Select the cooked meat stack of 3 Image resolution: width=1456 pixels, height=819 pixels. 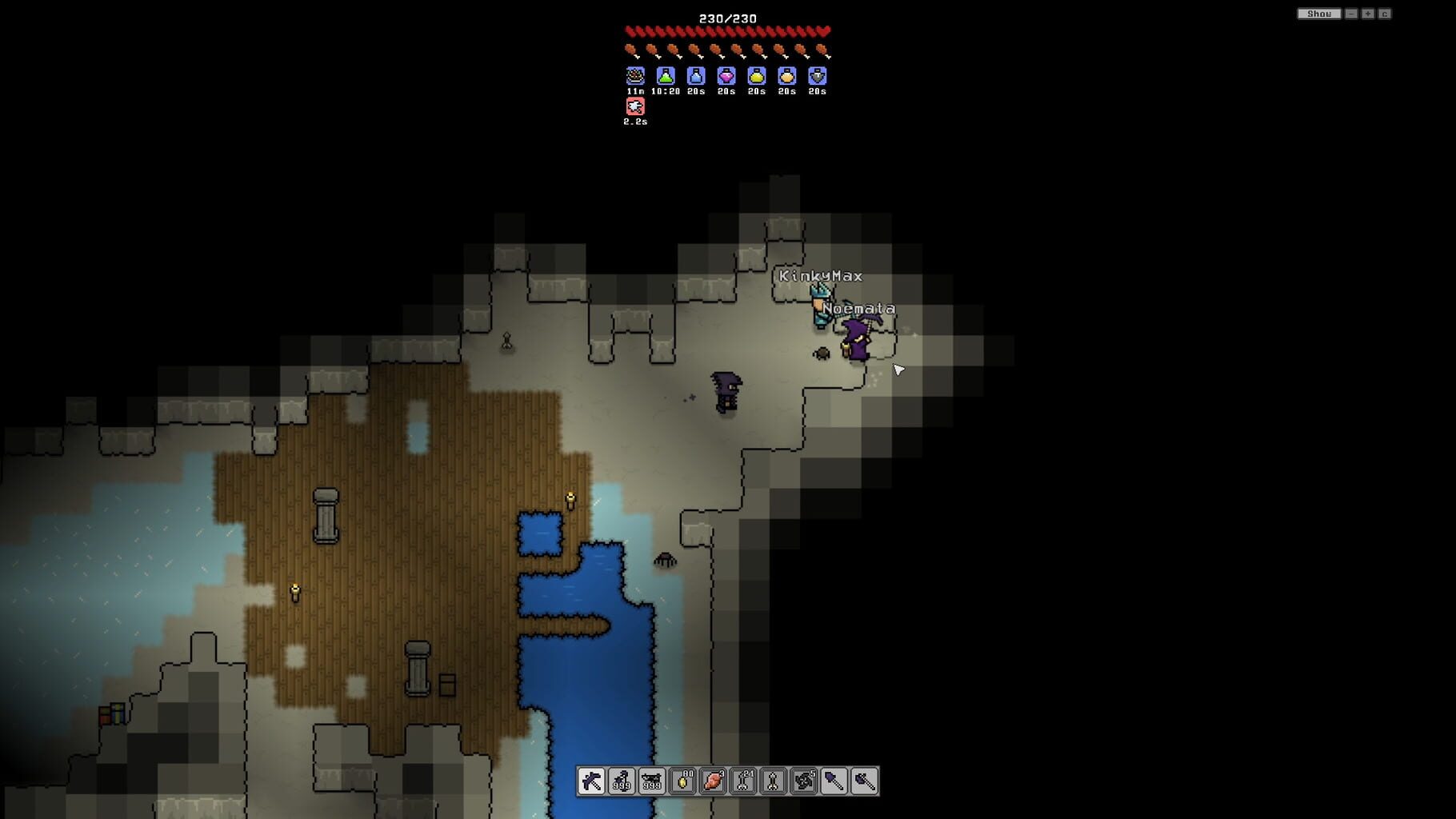tap(711, 782)
